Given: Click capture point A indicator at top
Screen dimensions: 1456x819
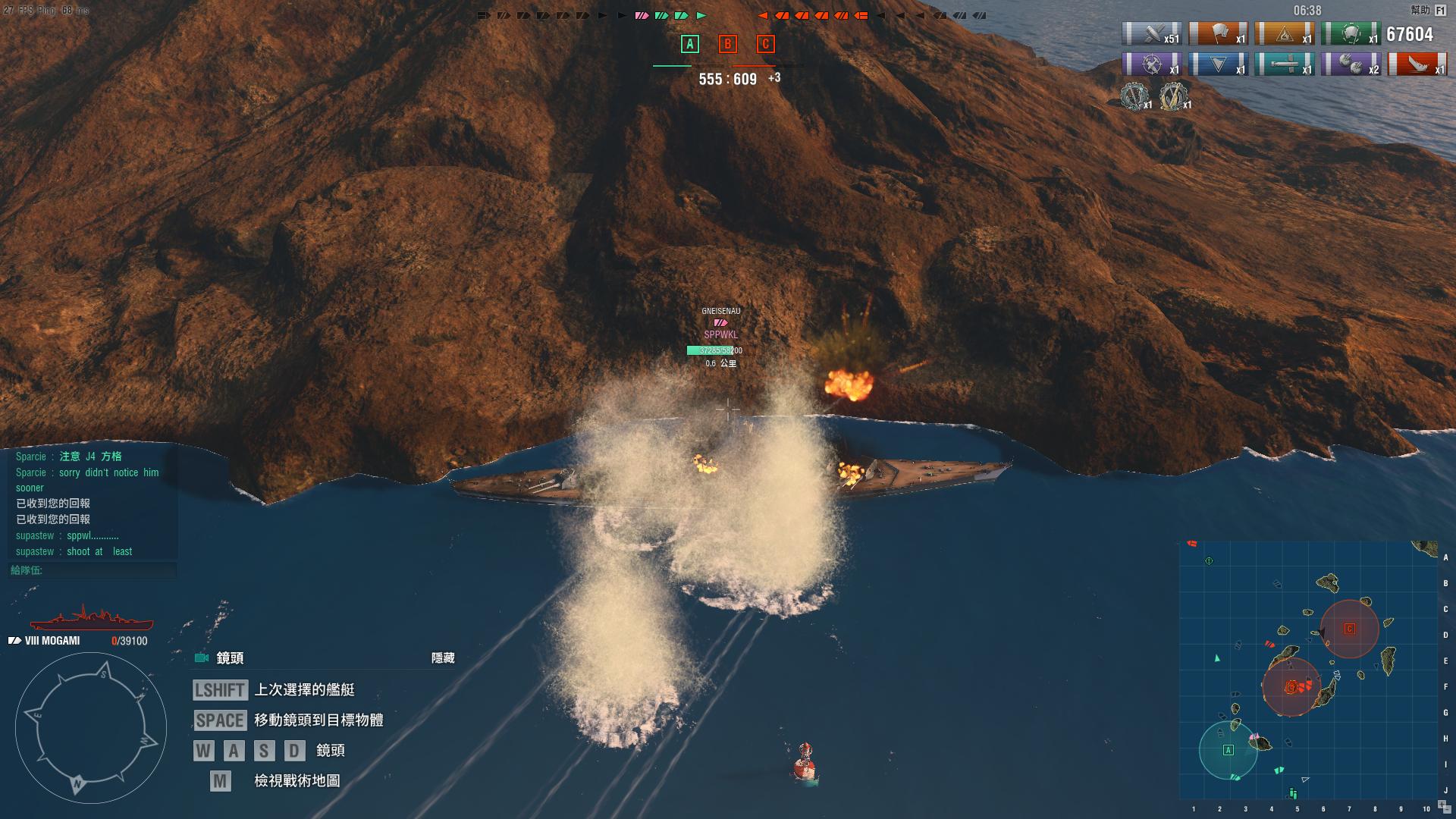Looking at the screenshot, I should pyautogui.click(x=689, y=44).
